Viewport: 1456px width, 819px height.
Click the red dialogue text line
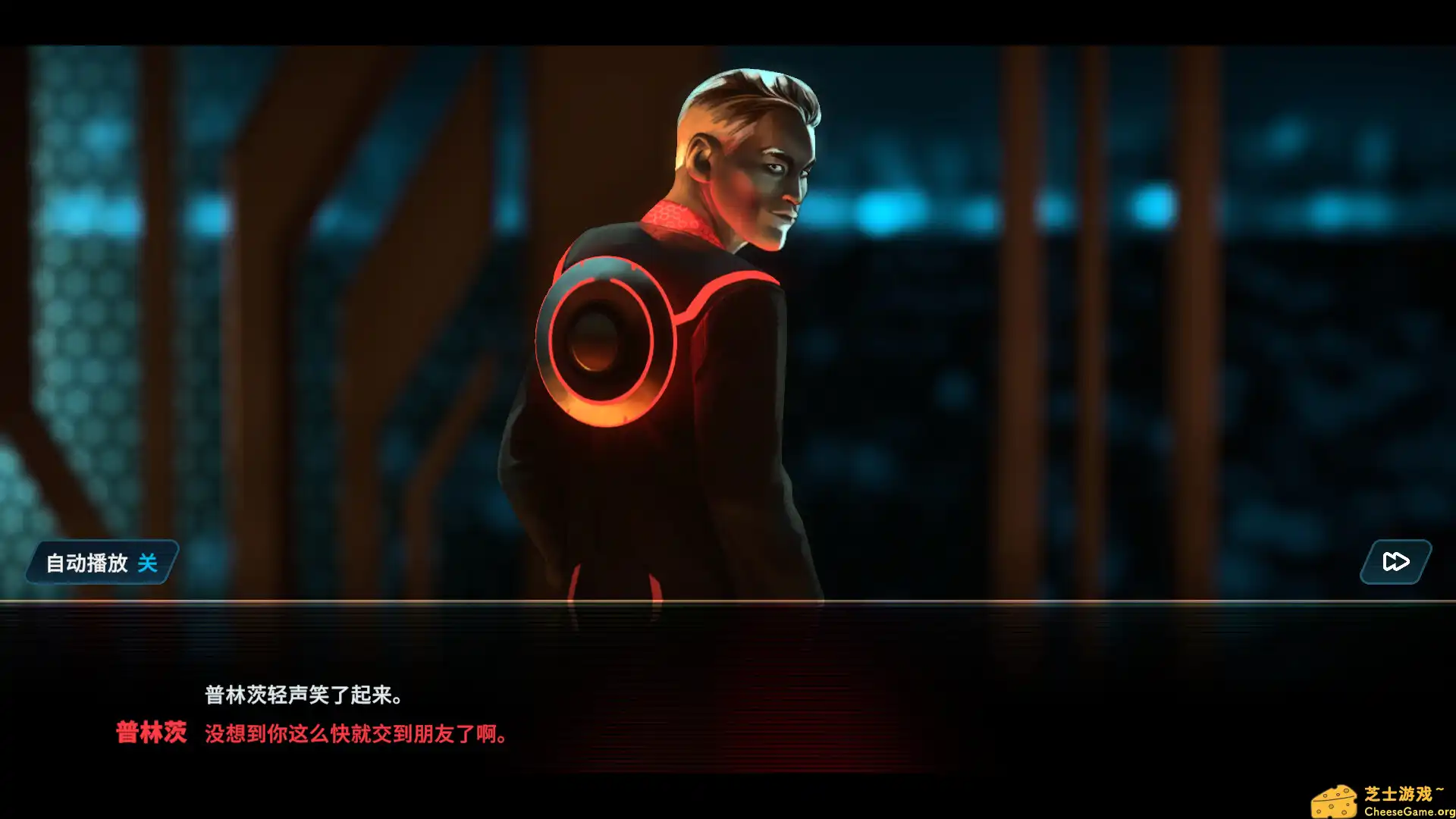click(x=355, y=734)
